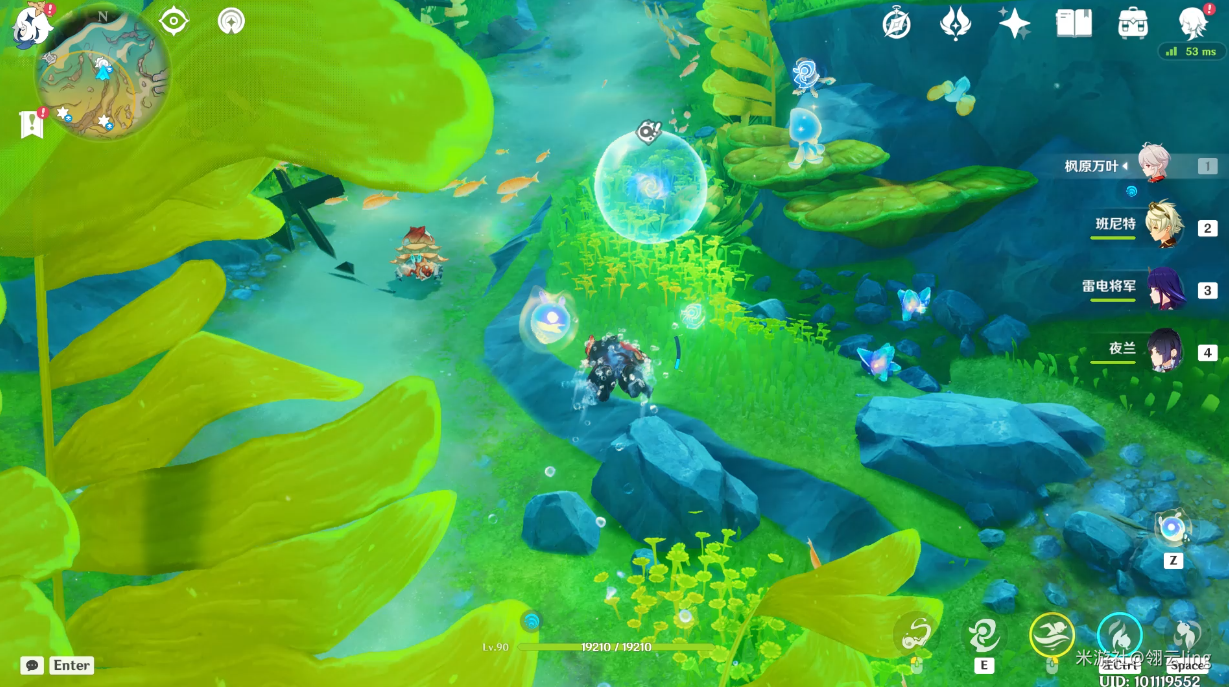
Task: Open the four-pointed star Wish icon
Action: [x=1014, y=24]
